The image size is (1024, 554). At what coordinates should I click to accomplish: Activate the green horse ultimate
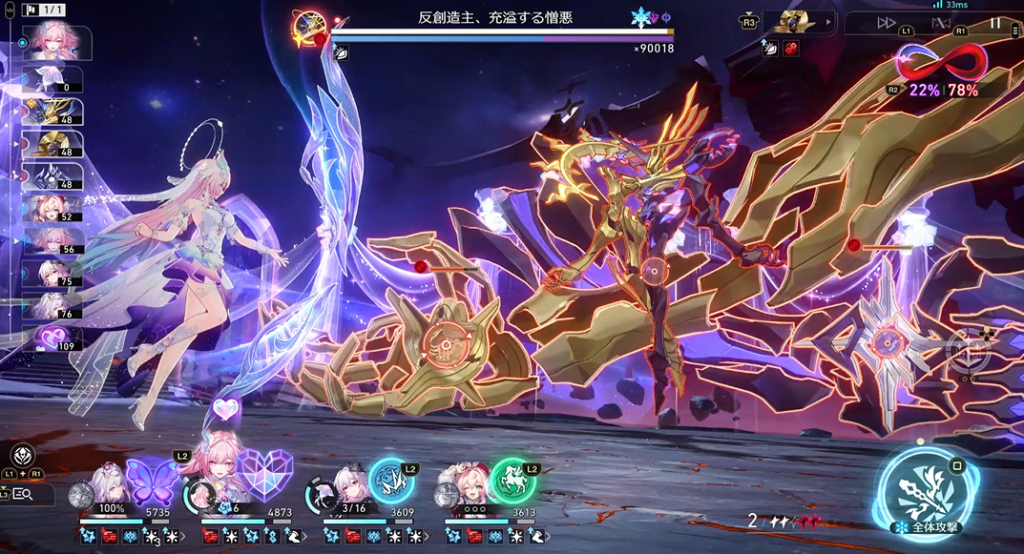coord(513,482)
